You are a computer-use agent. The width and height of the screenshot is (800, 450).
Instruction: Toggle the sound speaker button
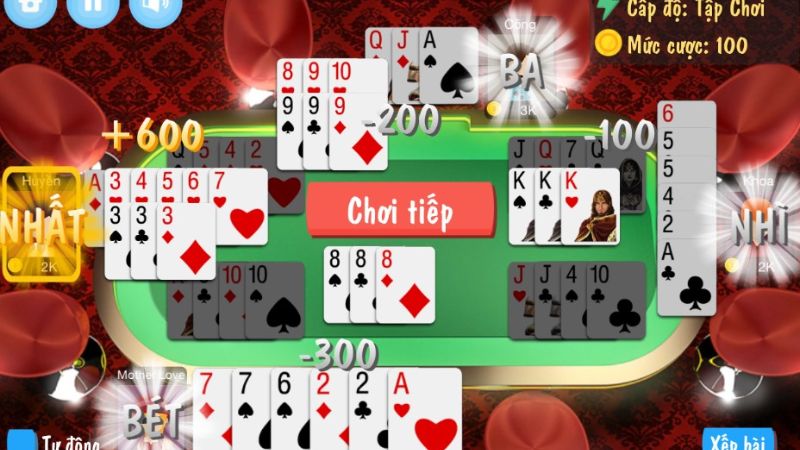pyautogui.click(x=151, y=8)
